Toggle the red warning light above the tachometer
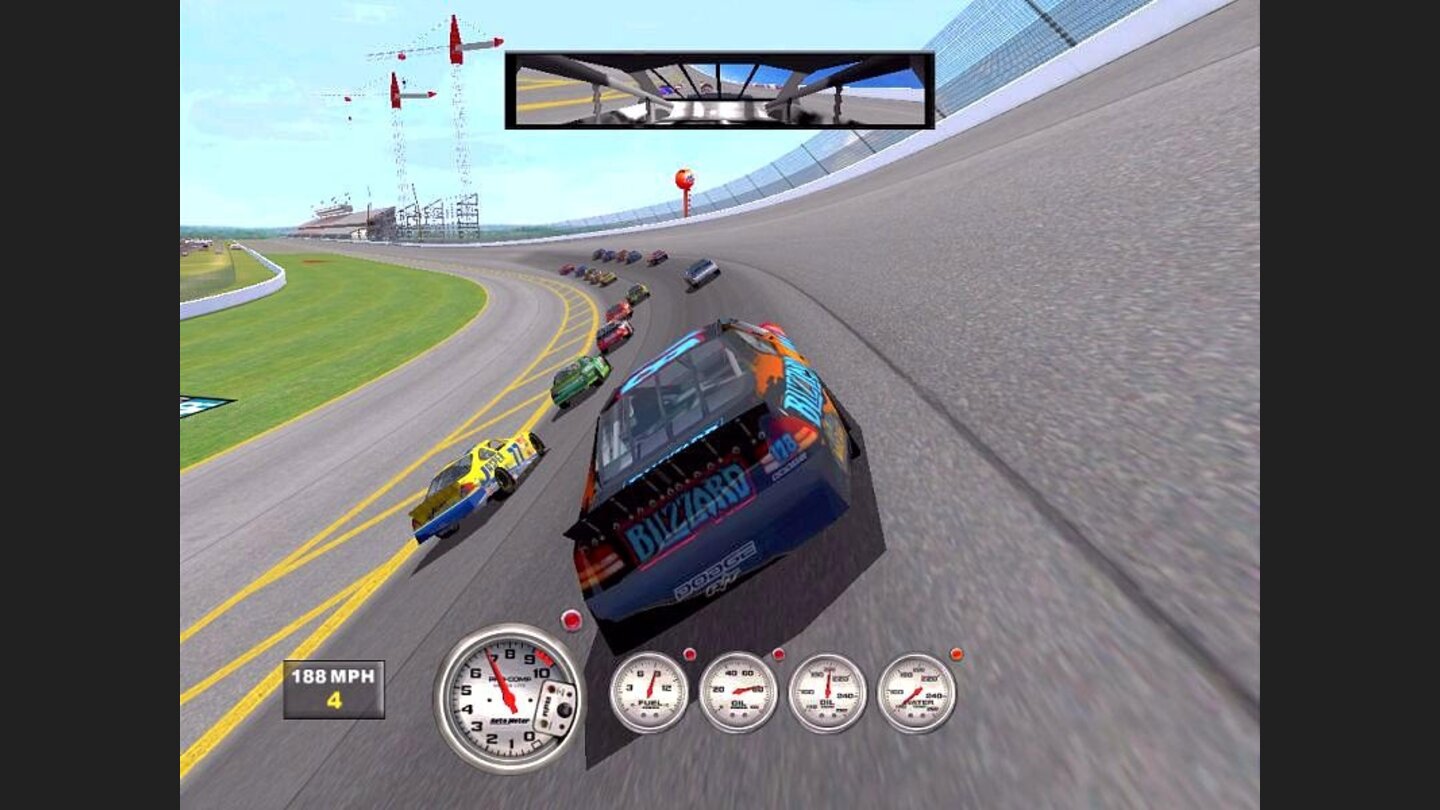The width and height of the screenshot is (1440, 810). [x=572, y=618]
